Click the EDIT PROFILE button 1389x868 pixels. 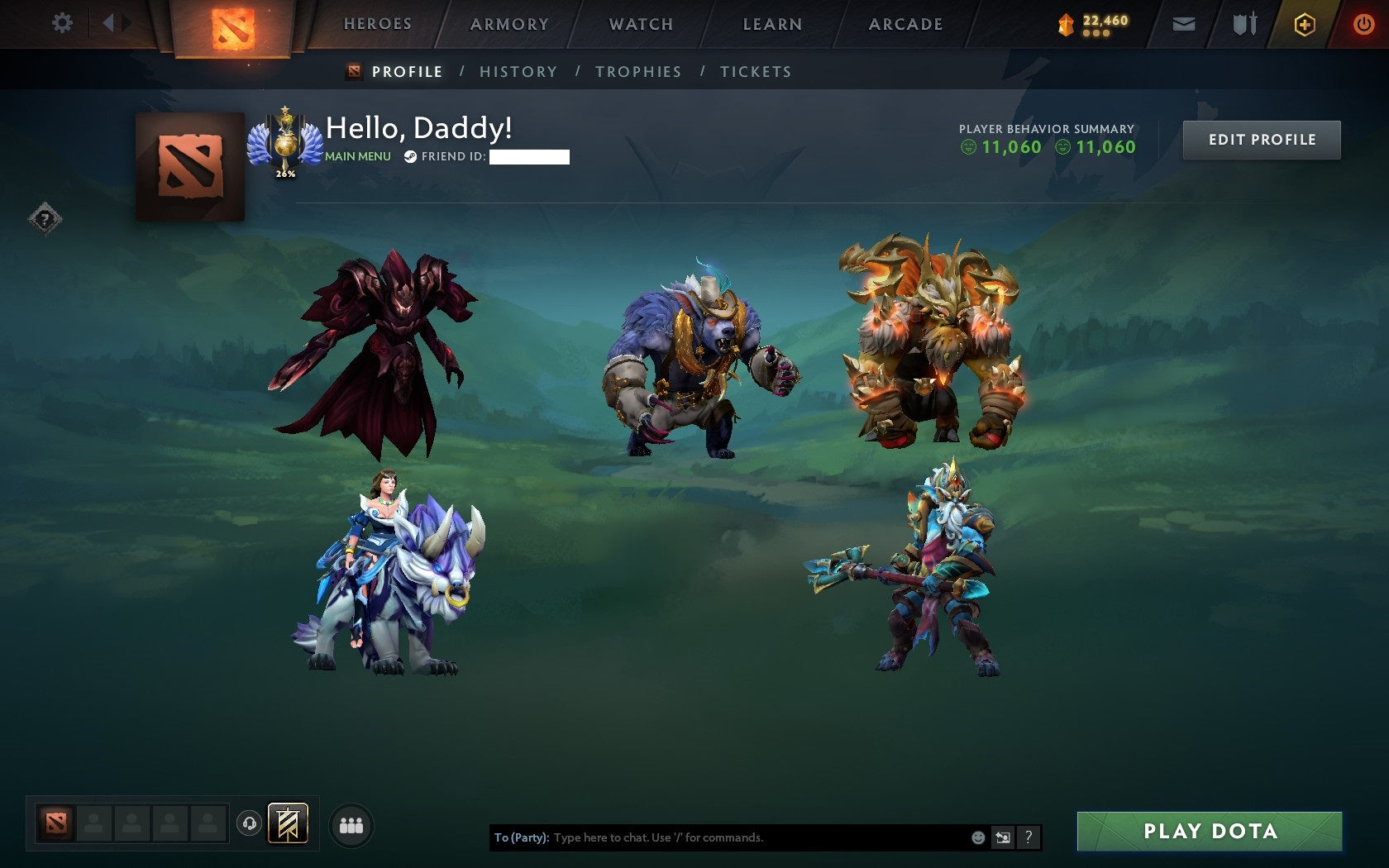pyautogui.click(x=1262, y=140)
